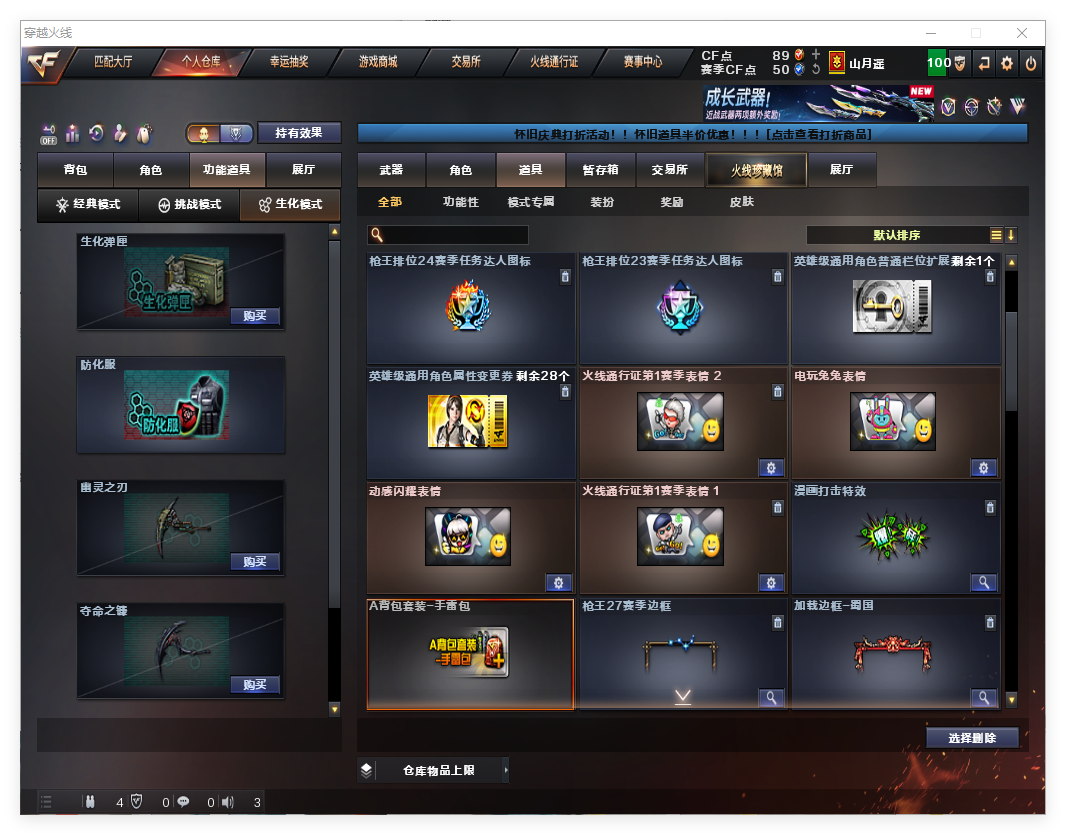Open the 游戏商城 game store
This screenshot has width=1066, height=835.
[378, 62]
